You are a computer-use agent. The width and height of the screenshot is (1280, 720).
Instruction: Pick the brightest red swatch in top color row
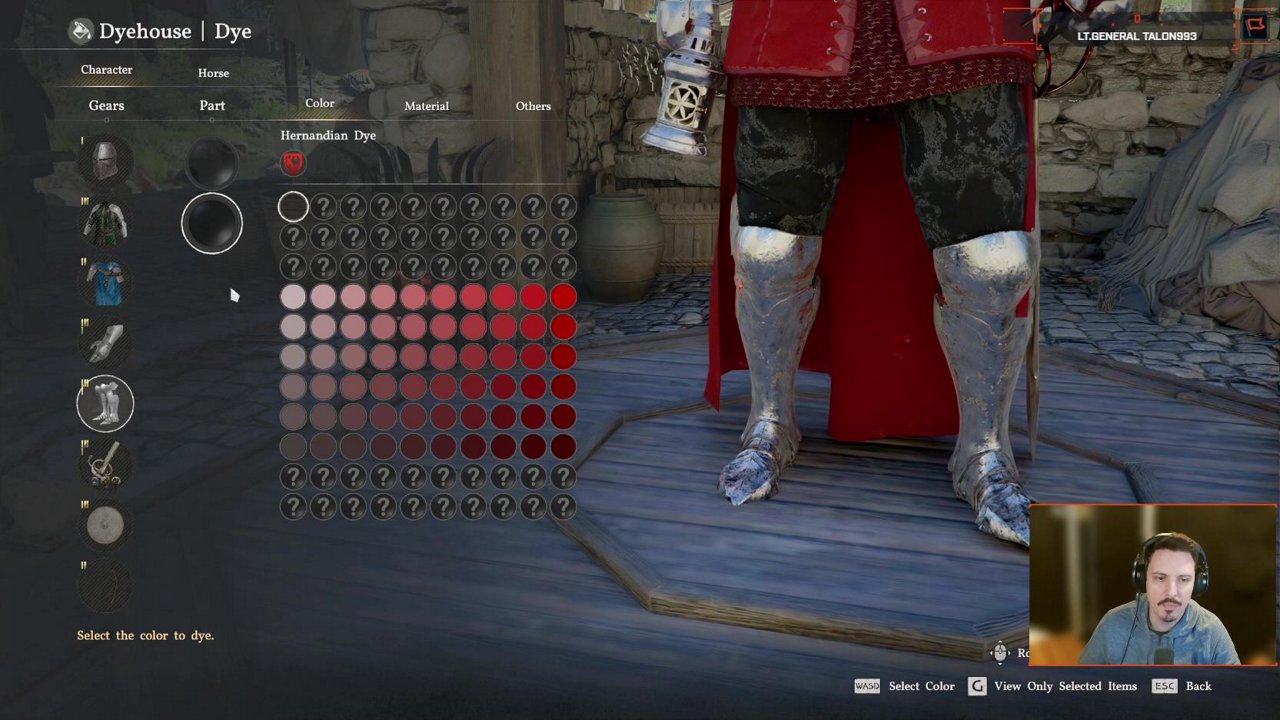tap(563, 296)
